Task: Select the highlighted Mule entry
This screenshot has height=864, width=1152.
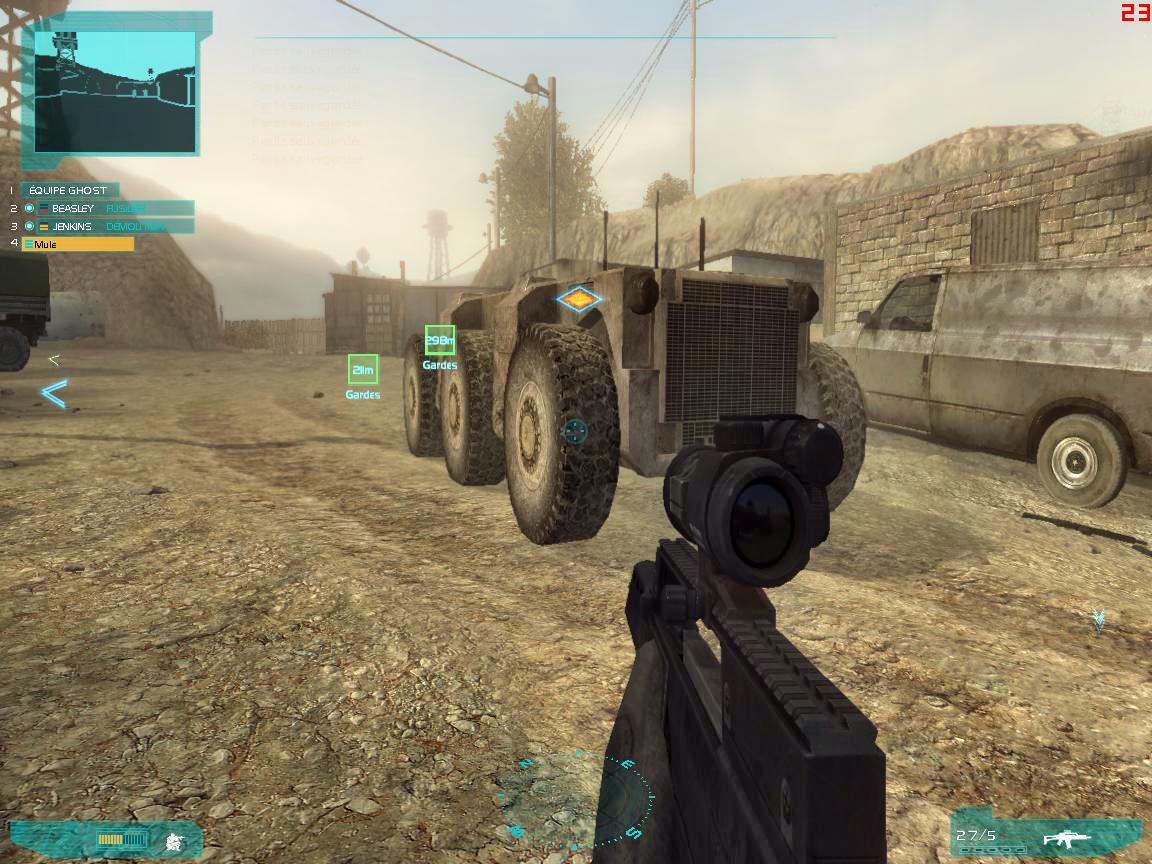Action: [78, 244]
